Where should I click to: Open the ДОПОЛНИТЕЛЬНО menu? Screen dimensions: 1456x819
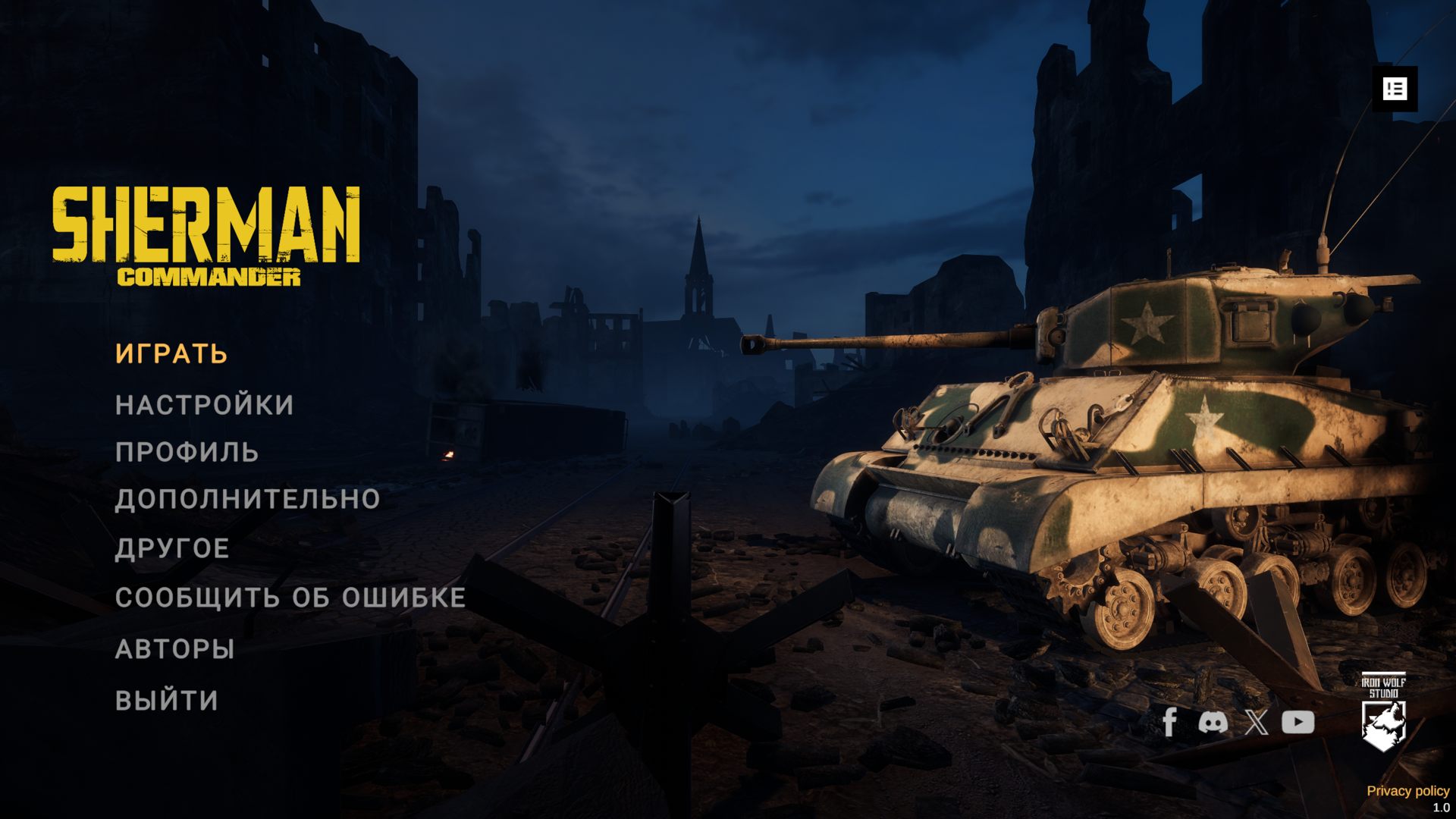pyautogui.click(x=247, y=499)
